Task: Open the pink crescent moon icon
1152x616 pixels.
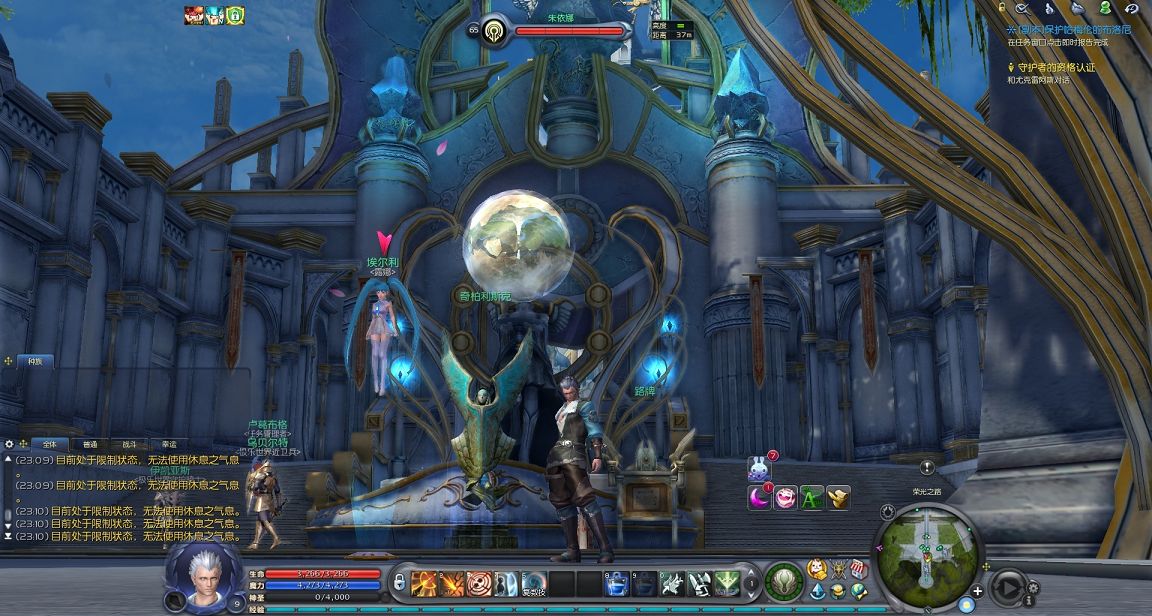Action: pyautogui.click(x=760, y=497)
